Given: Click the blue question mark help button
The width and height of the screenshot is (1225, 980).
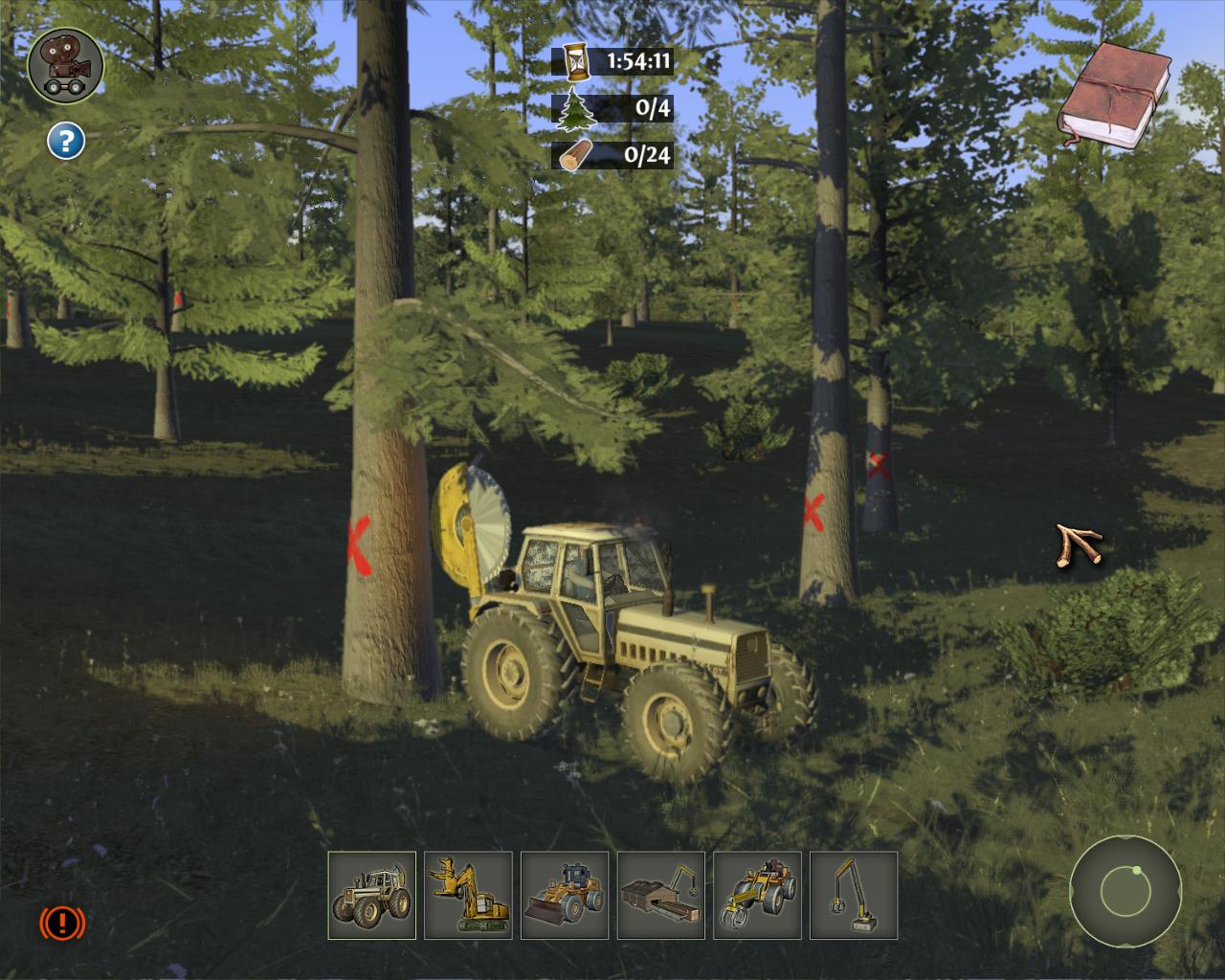Looking at the screenshot, I should click(66, 142).
